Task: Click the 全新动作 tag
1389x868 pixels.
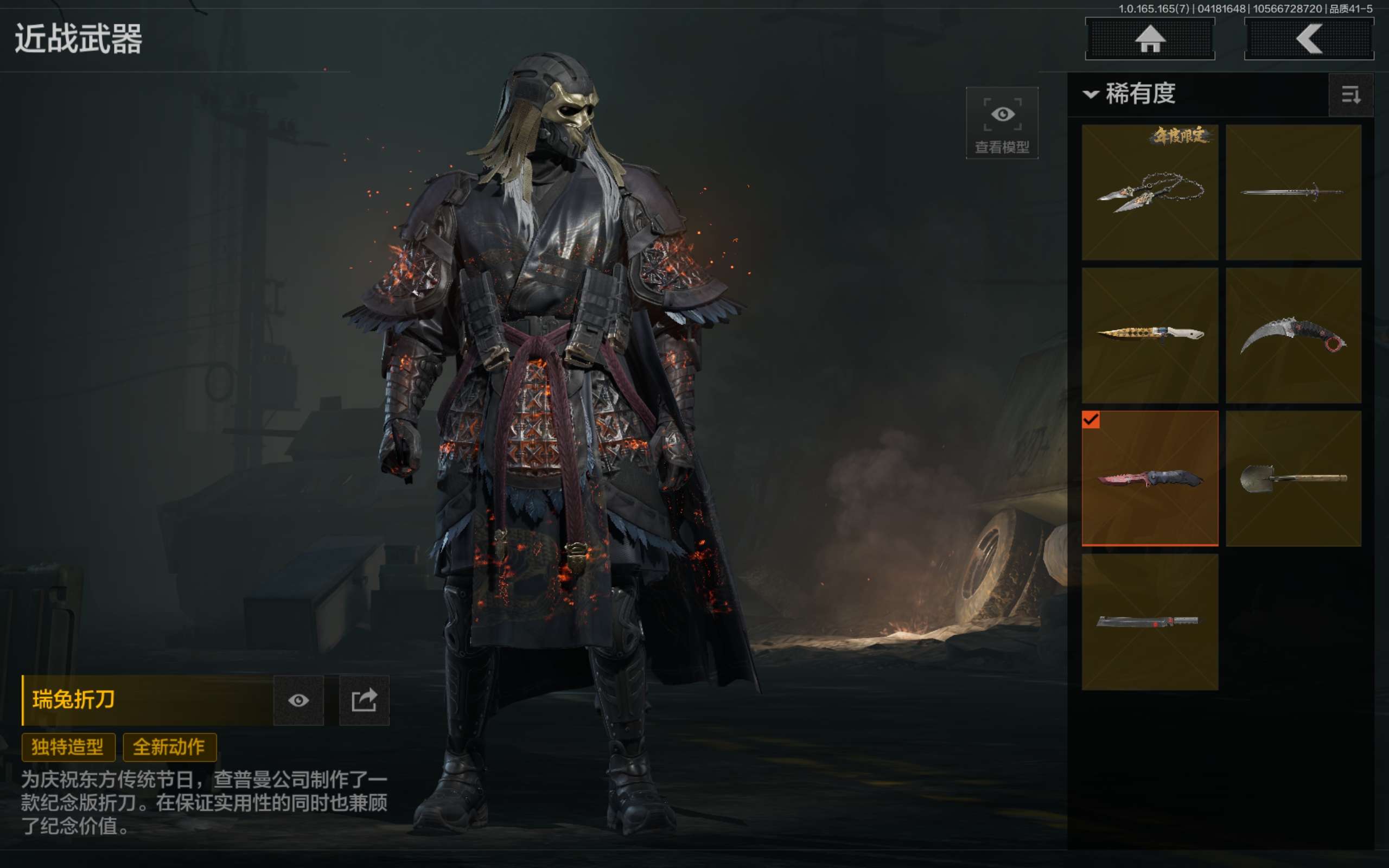Action: 169,747
